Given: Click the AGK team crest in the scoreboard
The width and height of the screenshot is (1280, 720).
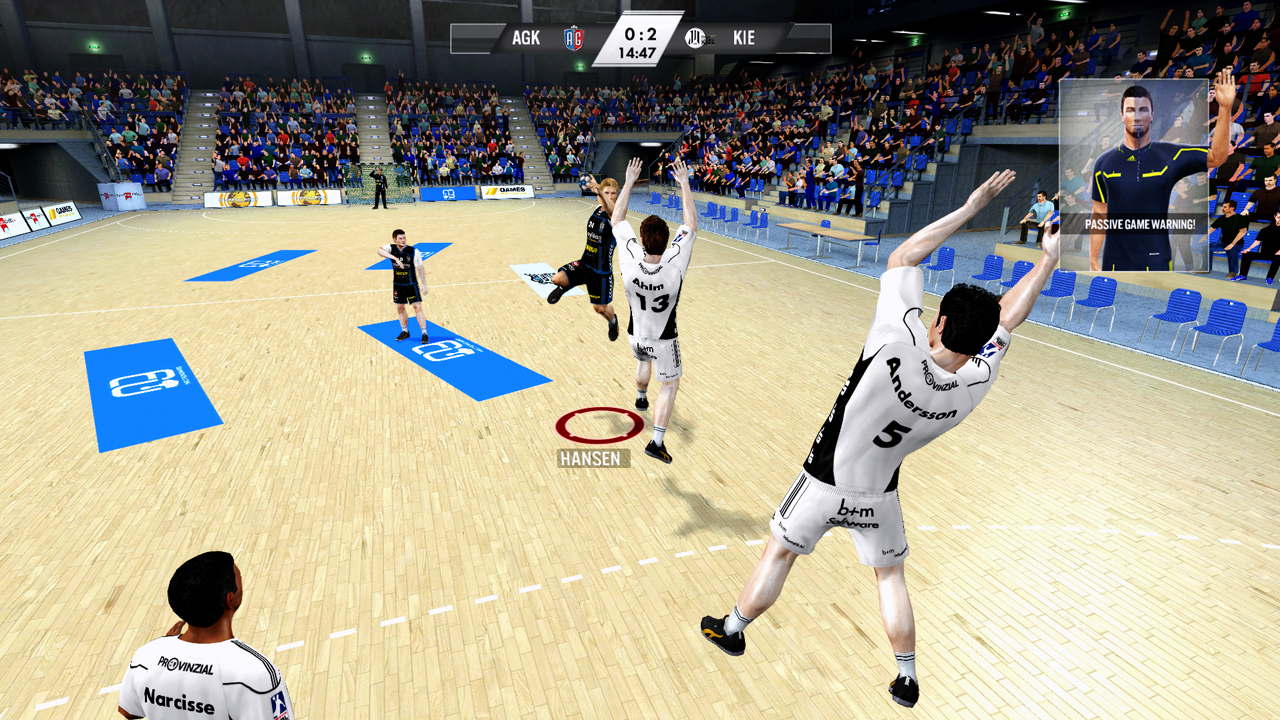Looking at the screenshot, I should tap(574, 37).
